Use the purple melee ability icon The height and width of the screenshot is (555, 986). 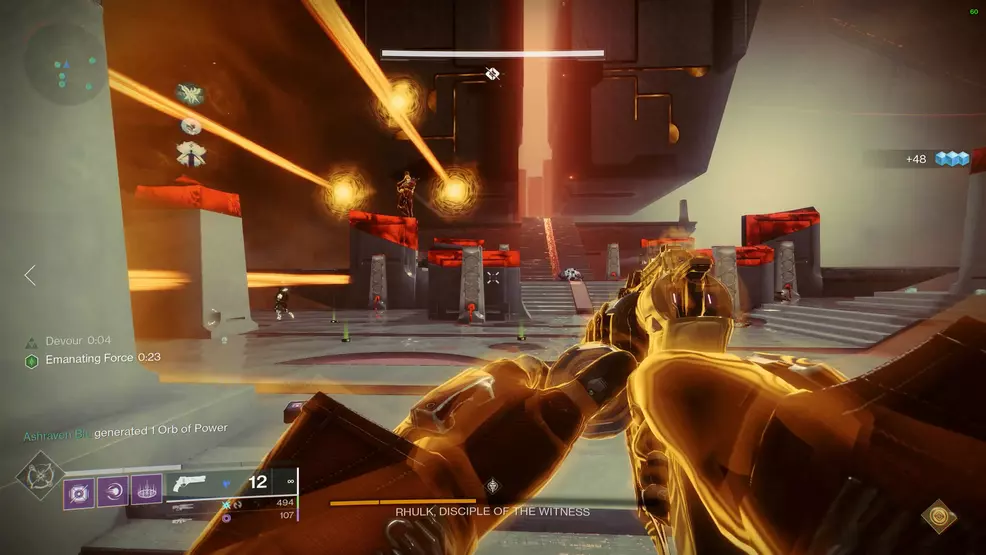[x=114, y=491]
